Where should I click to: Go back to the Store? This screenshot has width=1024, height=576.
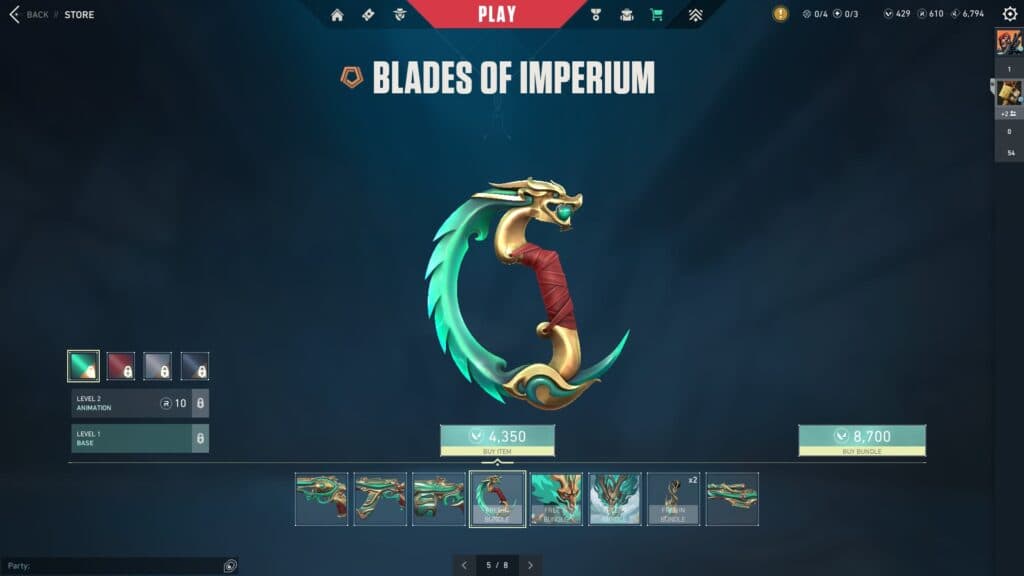pyautogui.click(x=30, y=15)
